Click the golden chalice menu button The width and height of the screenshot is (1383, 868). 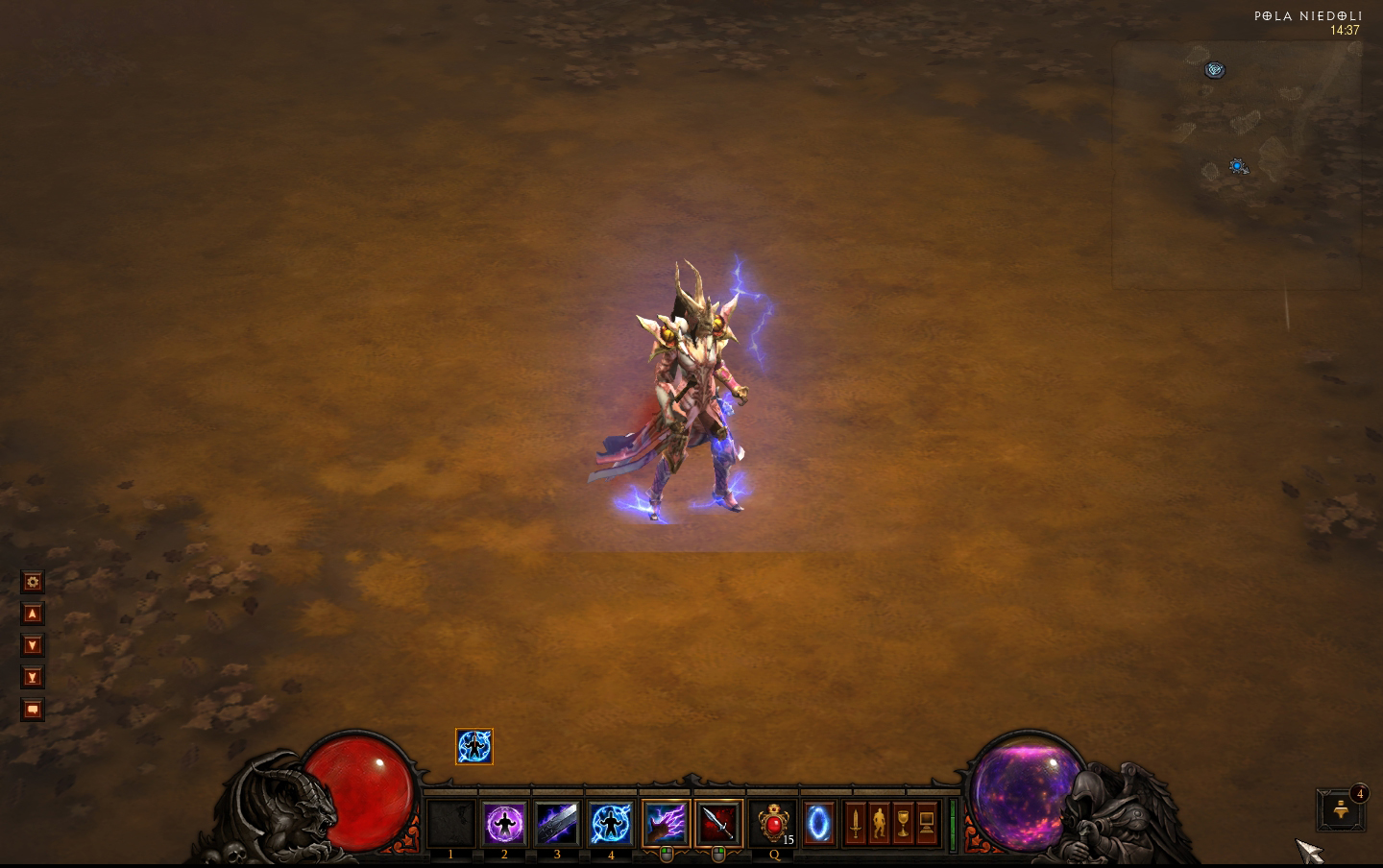903,824
